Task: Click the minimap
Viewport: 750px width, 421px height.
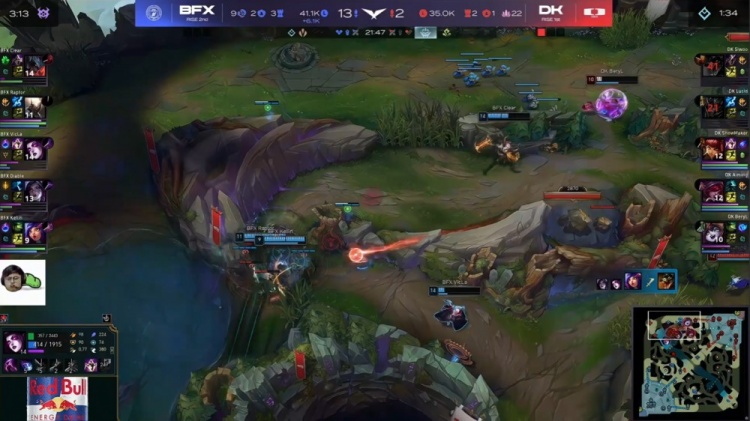Action: [690, 362]
